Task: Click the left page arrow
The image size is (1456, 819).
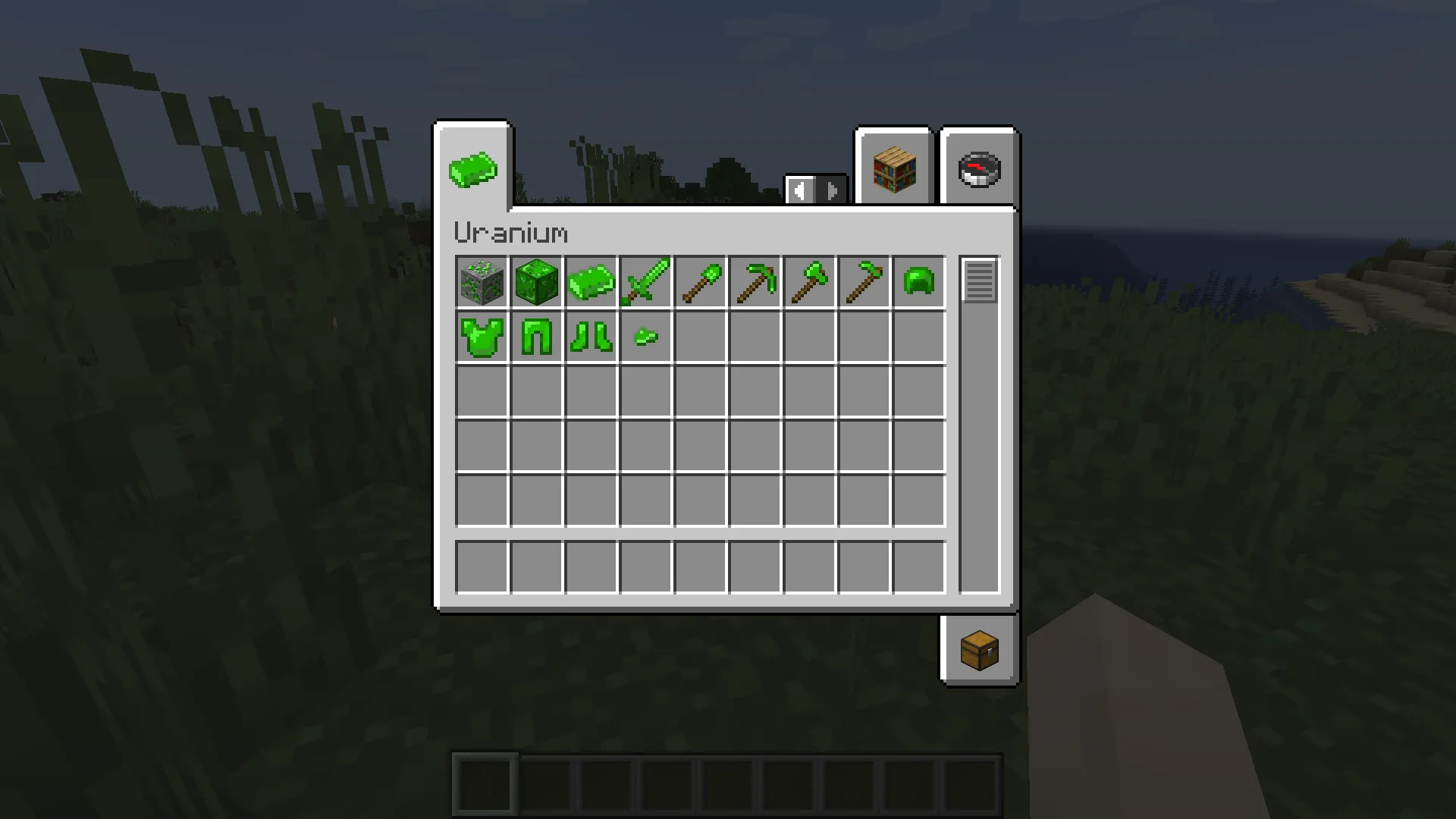Action: 800,191
